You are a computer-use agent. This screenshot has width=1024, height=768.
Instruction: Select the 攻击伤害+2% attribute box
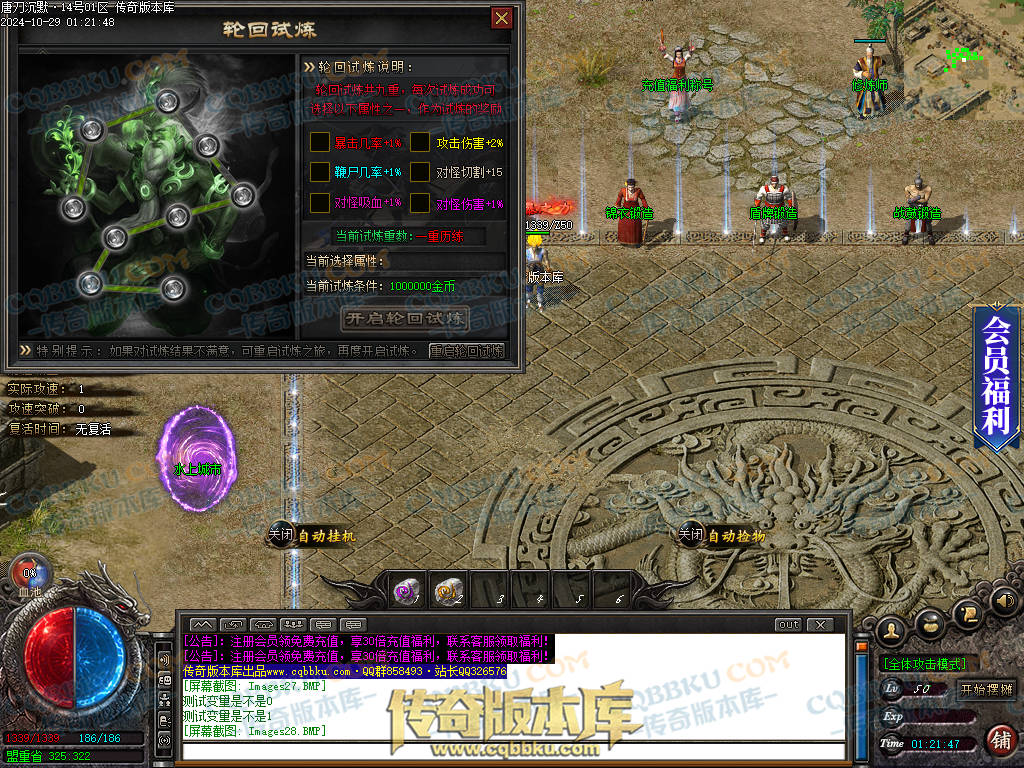coord(420,143)
